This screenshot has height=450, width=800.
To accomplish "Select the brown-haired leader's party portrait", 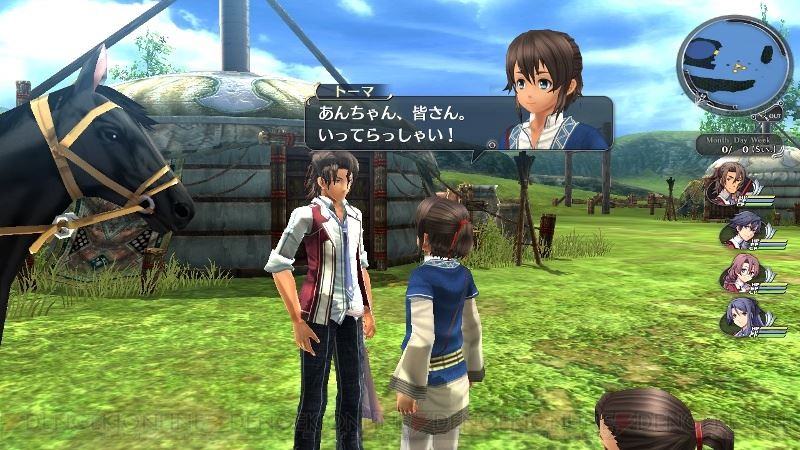I will click(x=725, y=183).
